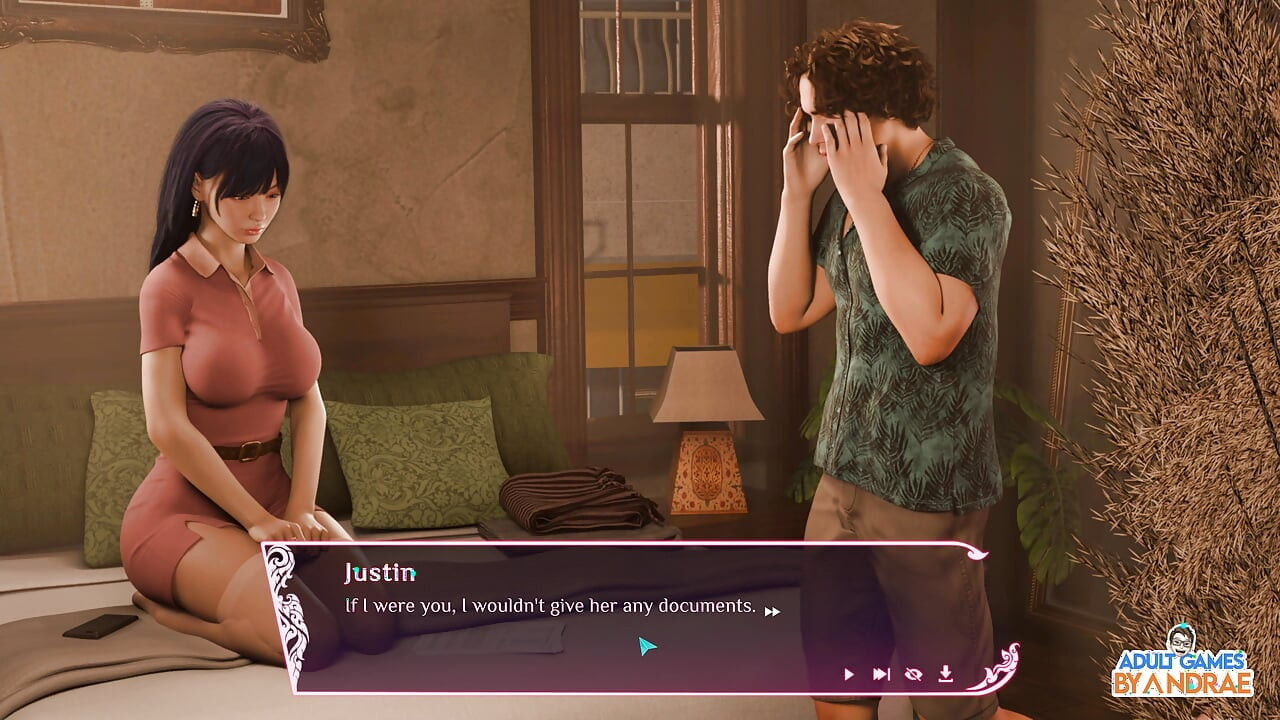Viewport: 1280px width, 720px height.
Task: Click the save download-arrow icon
Action: click(x=945, y=674)
